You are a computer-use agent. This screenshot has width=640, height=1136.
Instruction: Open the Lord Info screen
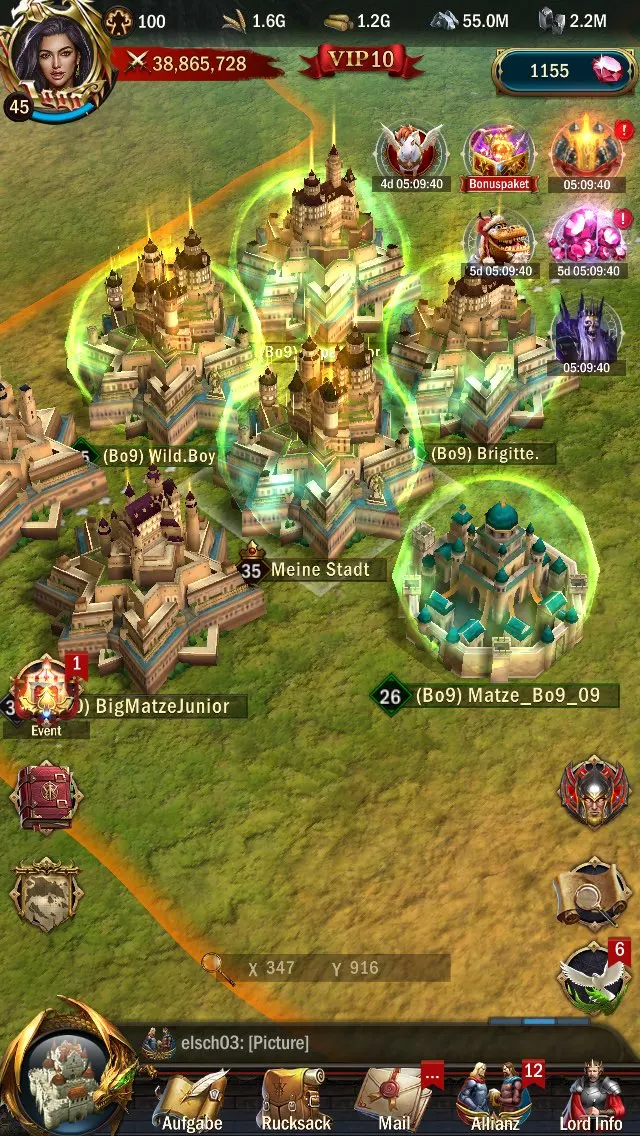[592, 1098]
